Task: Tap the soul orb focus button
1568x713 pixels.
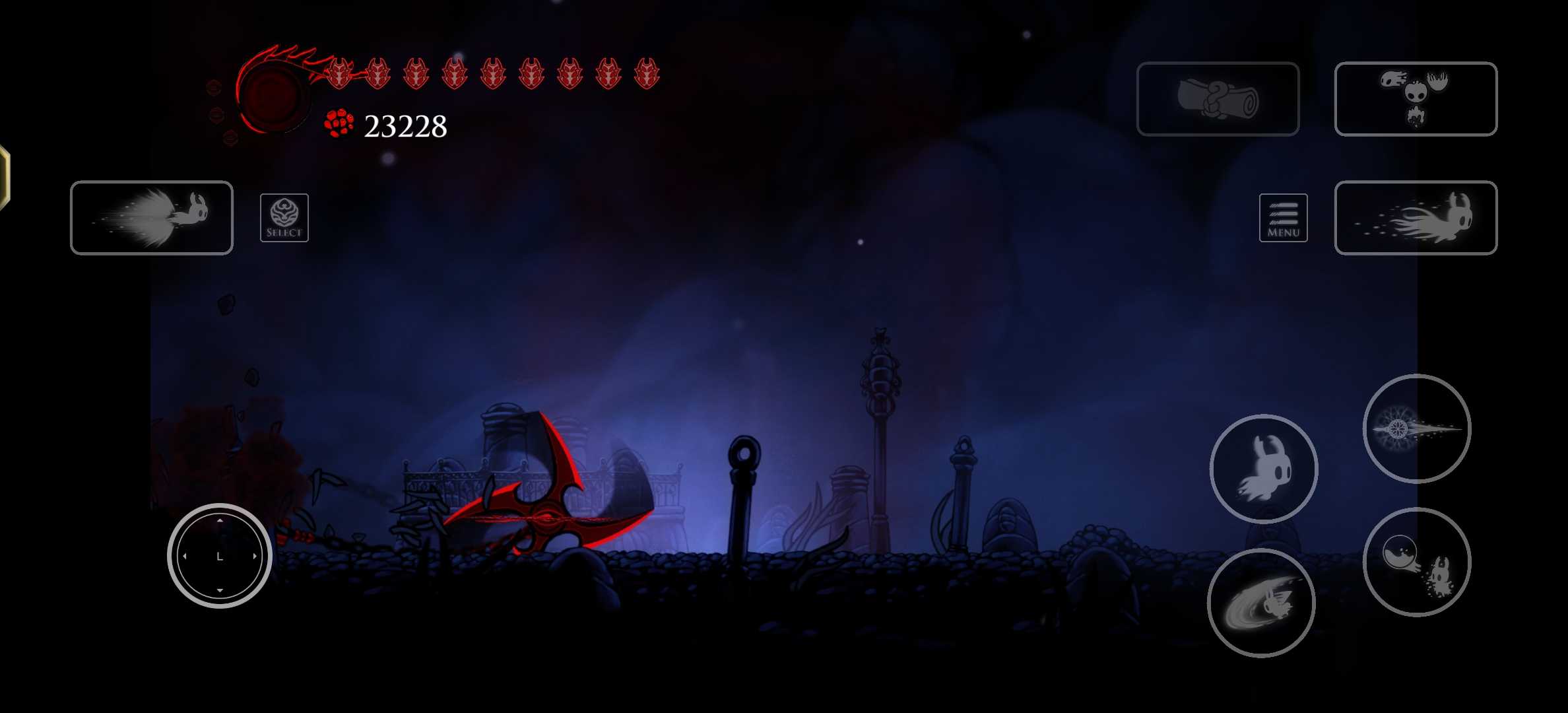Action: point(1417,562)
